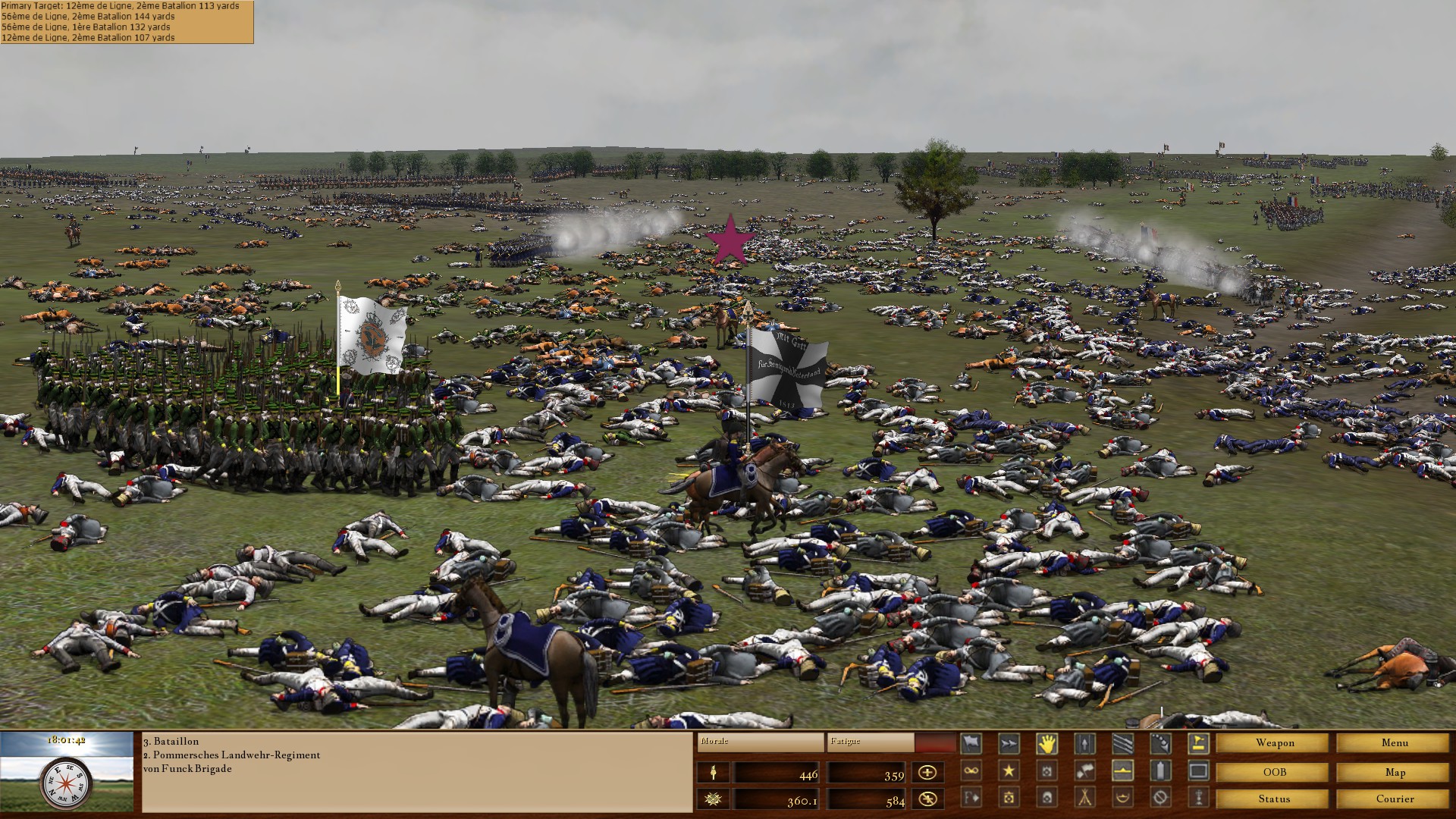Select the column advance icon
1456x819 pixels.
coord(1084,743)
